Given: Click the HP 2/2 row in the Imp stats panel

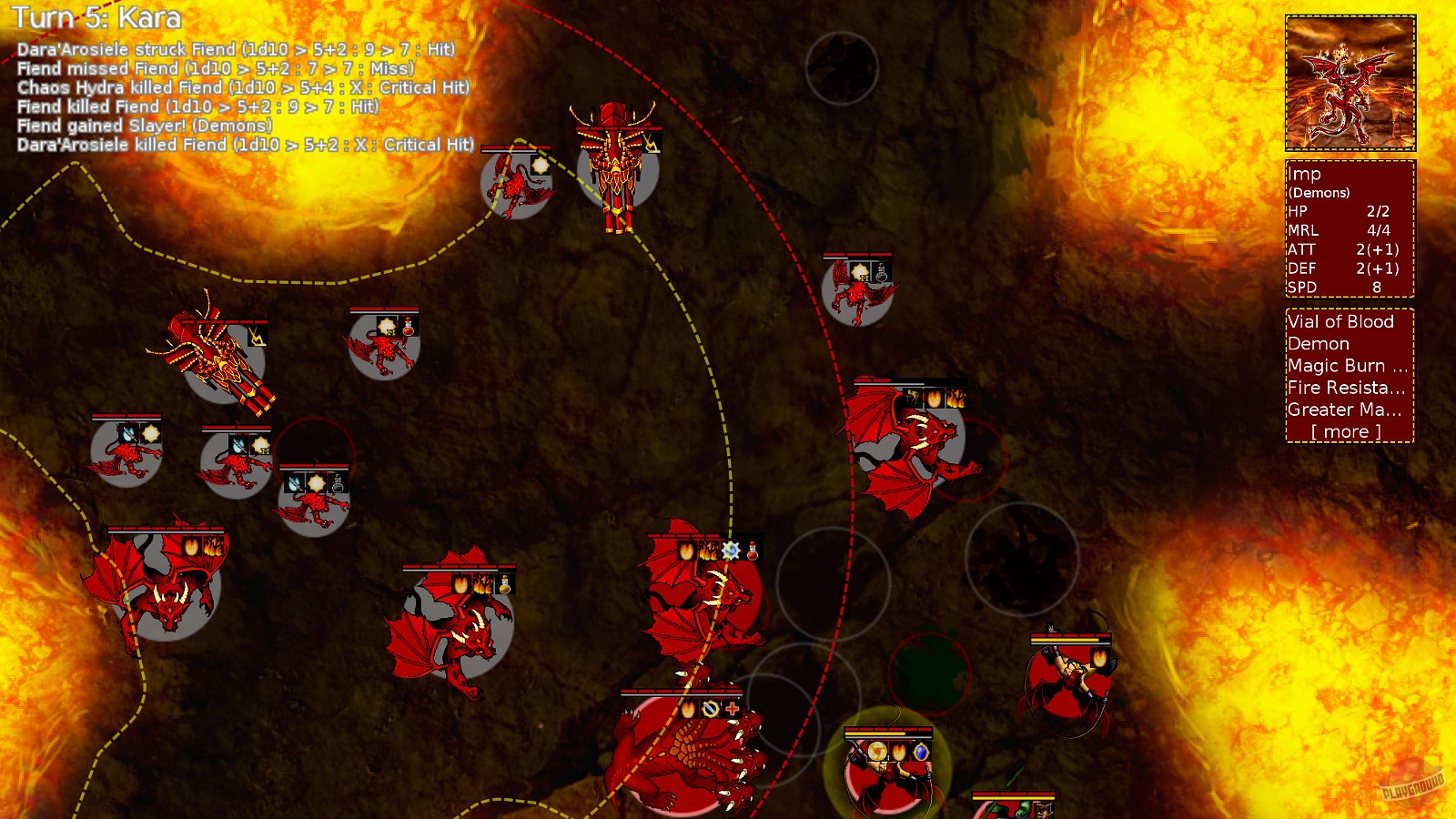Looking at the screenshot, I should point(1338,211).
